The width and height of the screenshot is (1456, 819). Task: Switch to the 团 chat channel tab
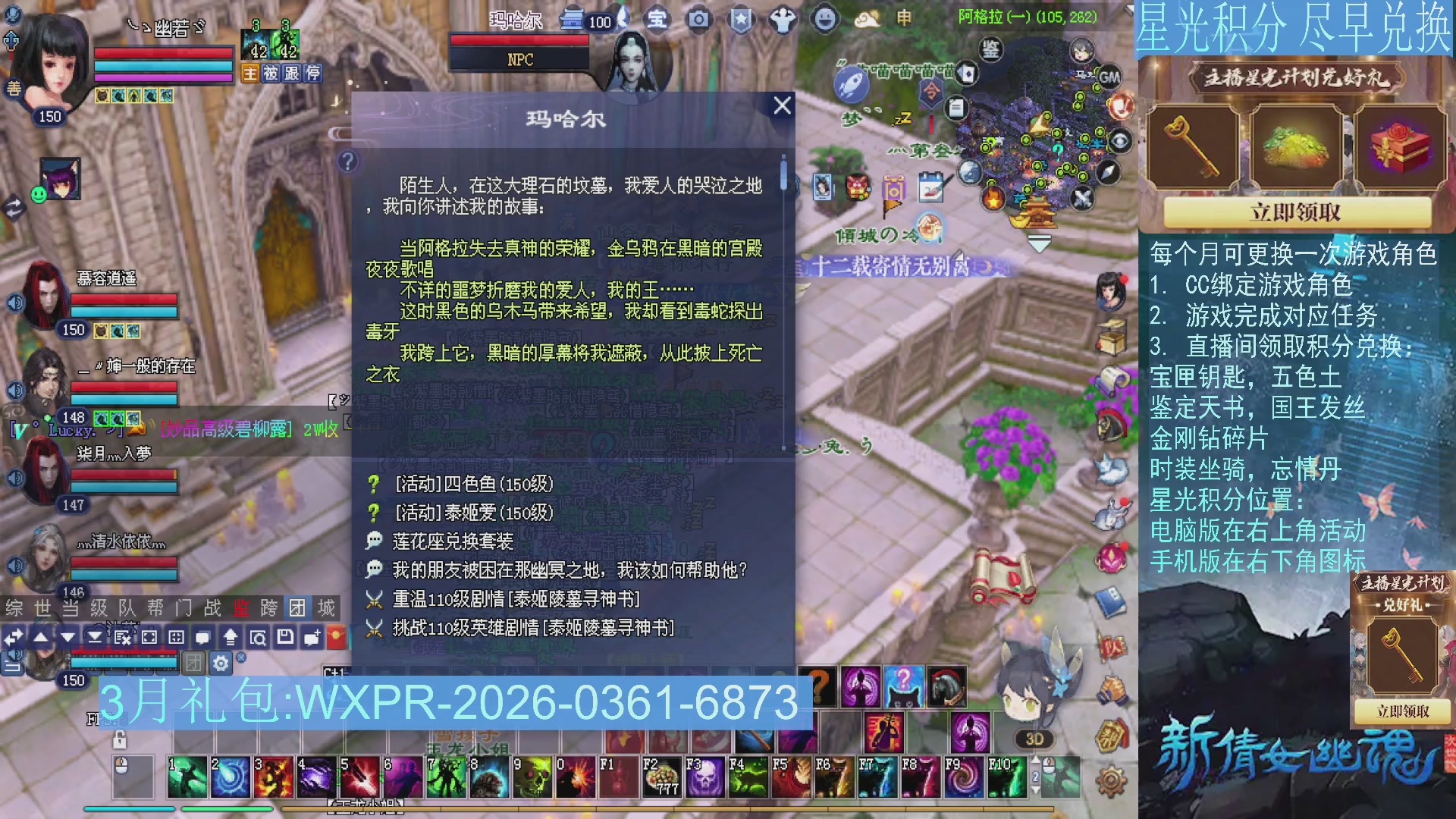pos(295,607)
